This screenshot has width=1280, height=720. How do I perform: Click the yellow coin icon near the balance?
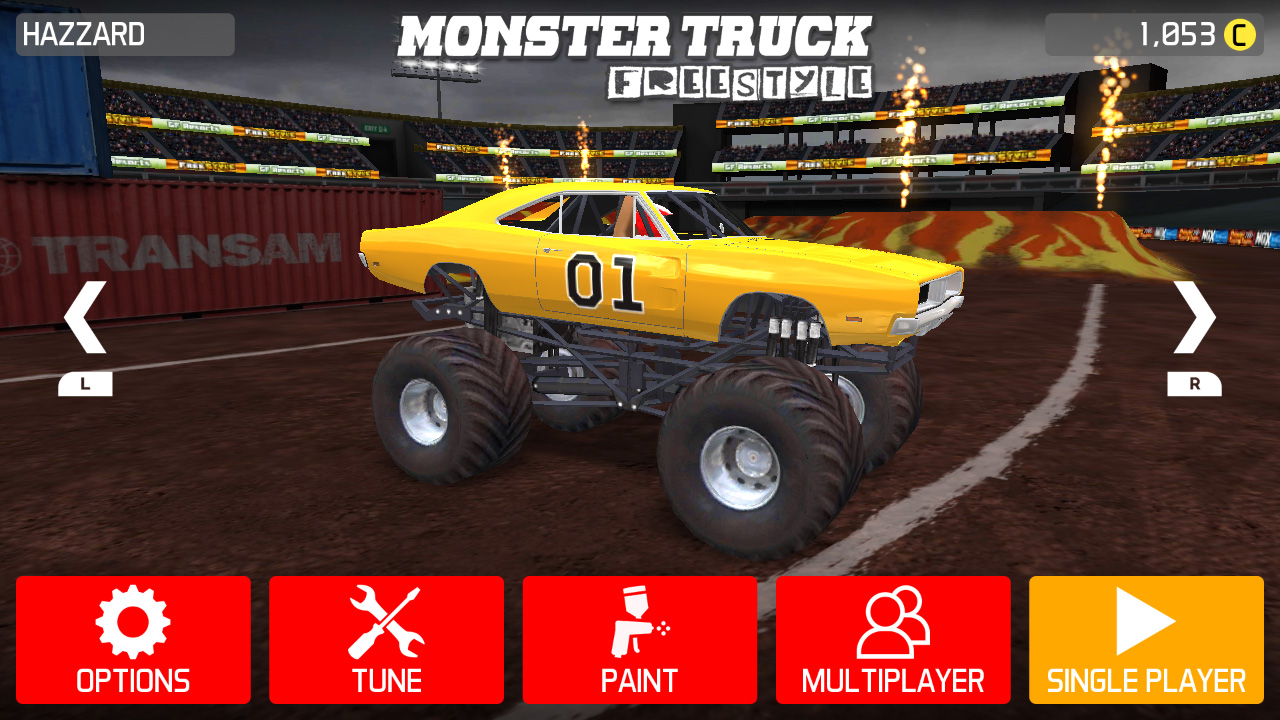(x=1240, y=32)
